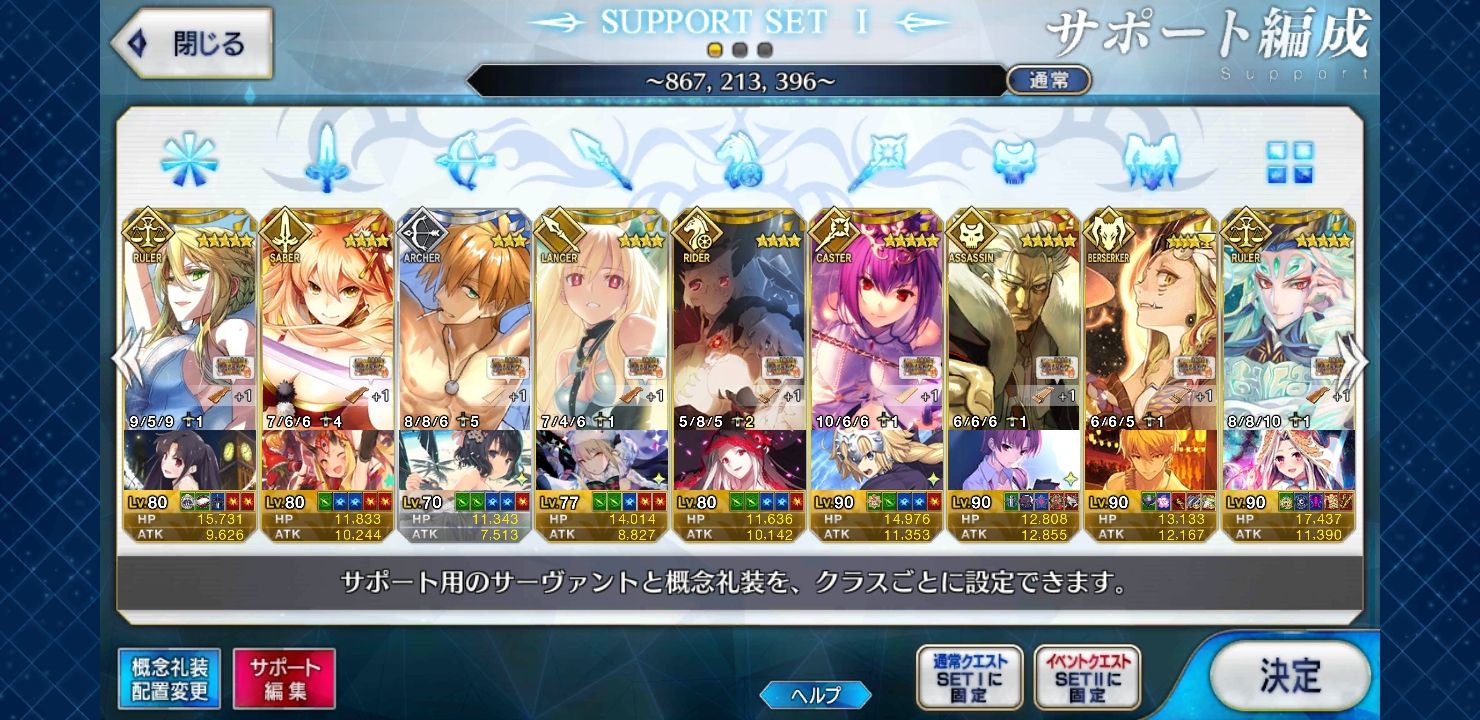Open 概念礼装 配置変更 menu
The width and height of the screenshot is (1480, 720).
pyautogui.click(x=169, y=679)
